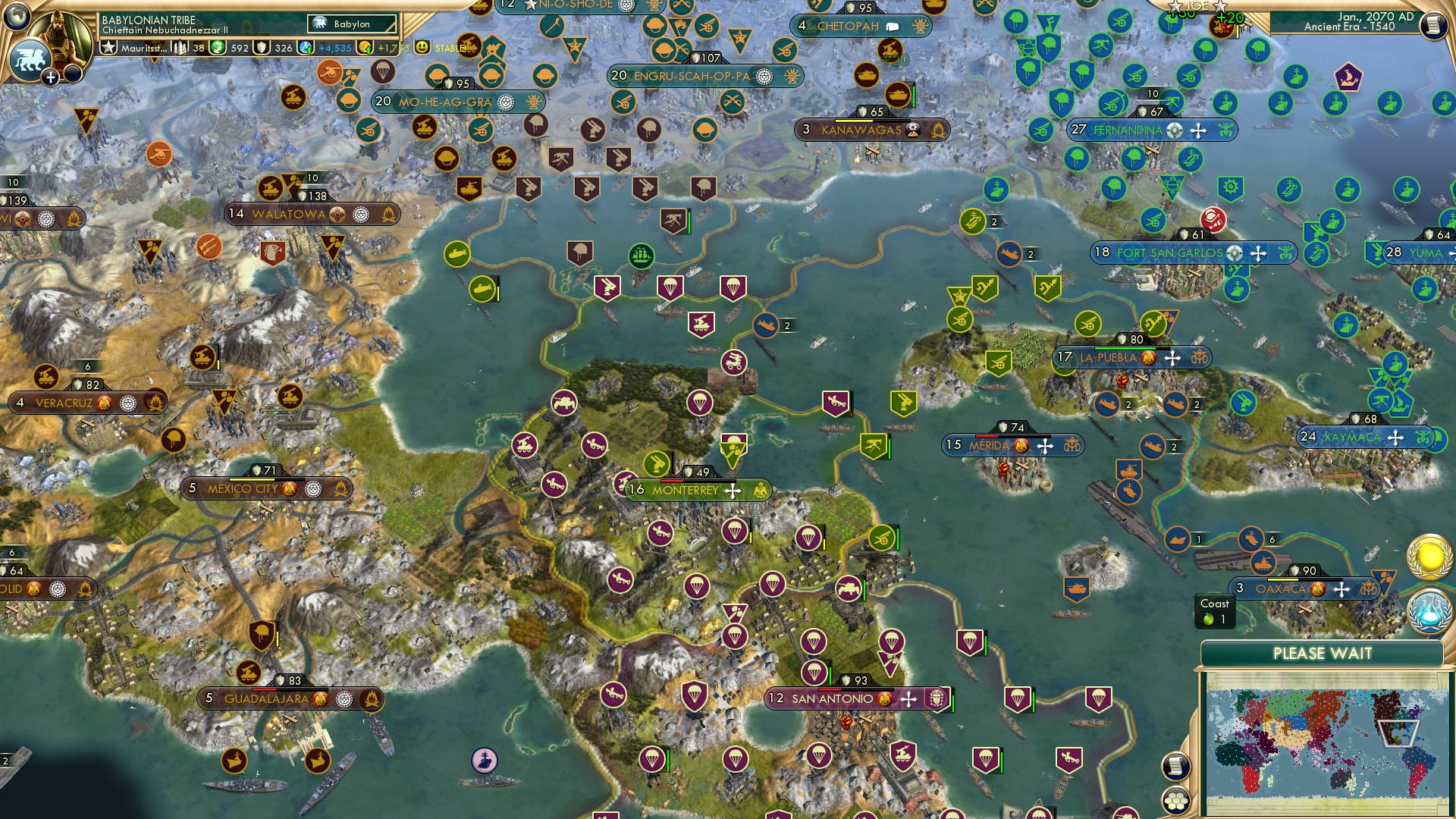Click the scroll icon left of the minimap

pos(1175,767)
